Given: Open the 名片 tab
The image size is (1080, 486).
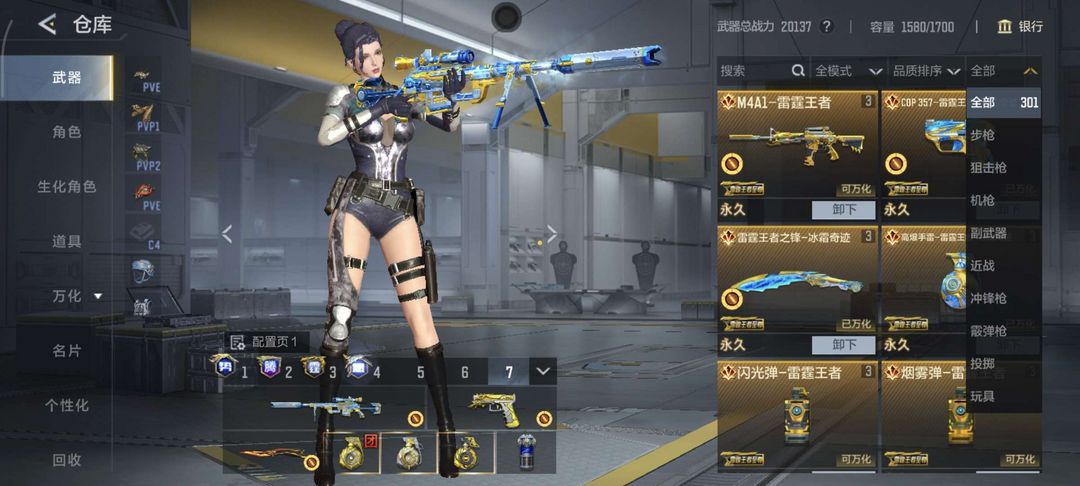Looking at the screenshot, I should coord(66,351).
